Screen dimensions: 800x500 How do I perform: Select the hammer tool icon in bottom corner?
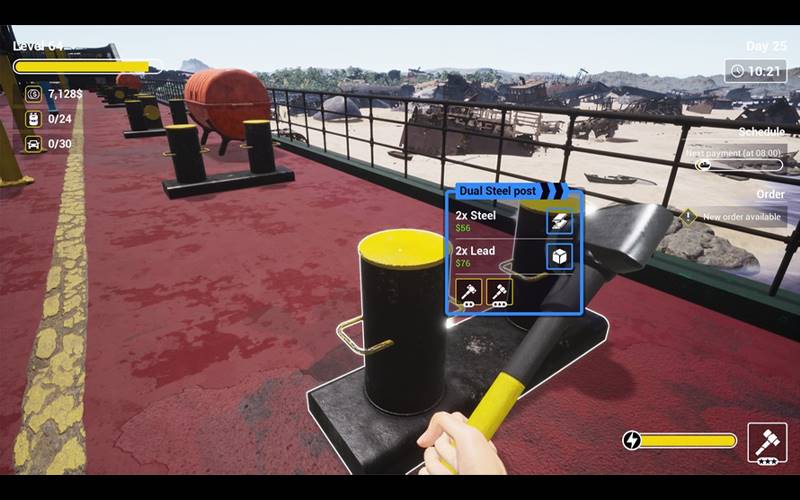click(x=767, y=442)
